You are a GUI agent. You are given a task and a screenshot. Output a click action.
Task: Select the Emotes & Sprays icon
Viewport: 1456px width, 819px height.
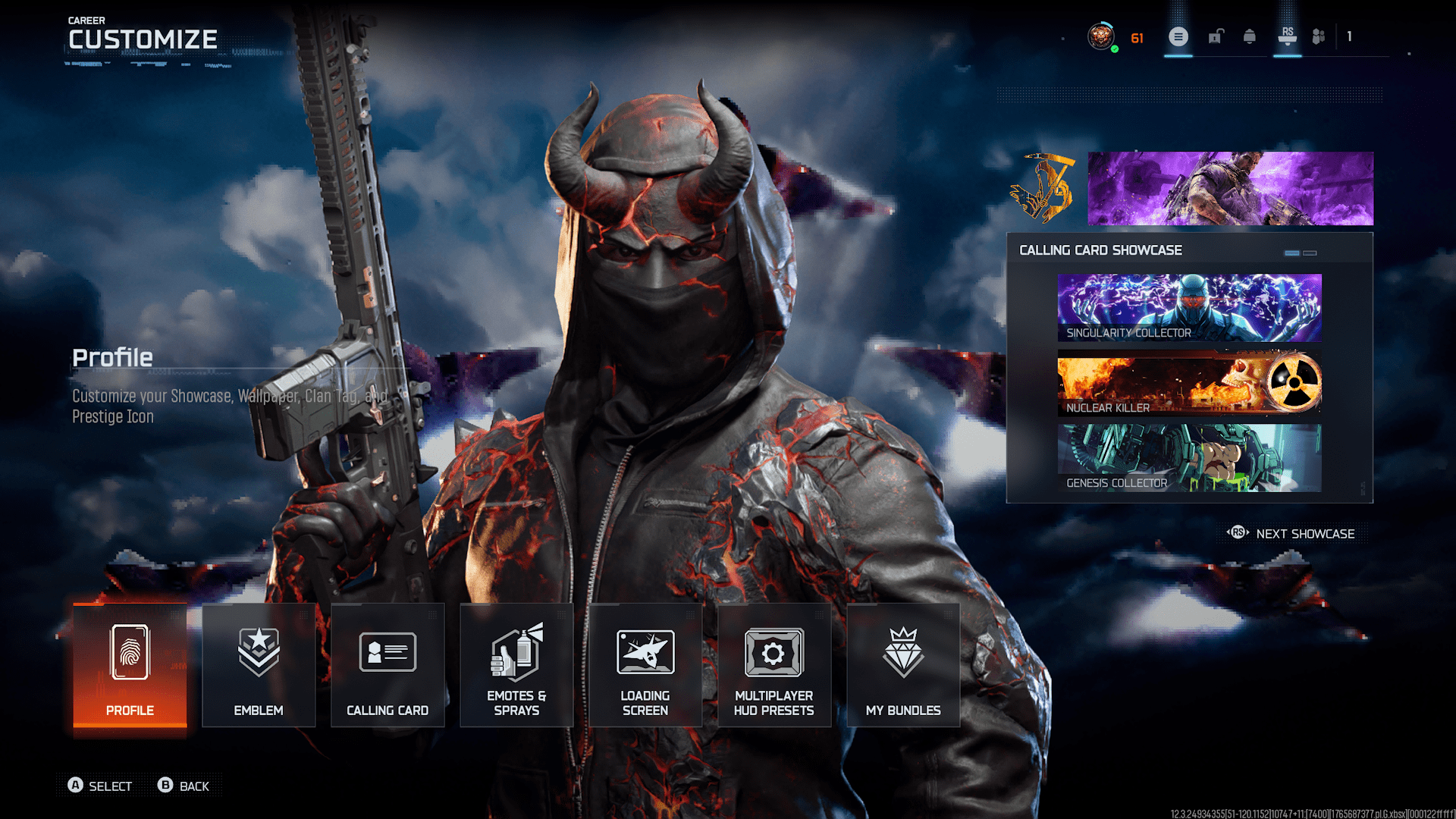[x=516, y=667]
